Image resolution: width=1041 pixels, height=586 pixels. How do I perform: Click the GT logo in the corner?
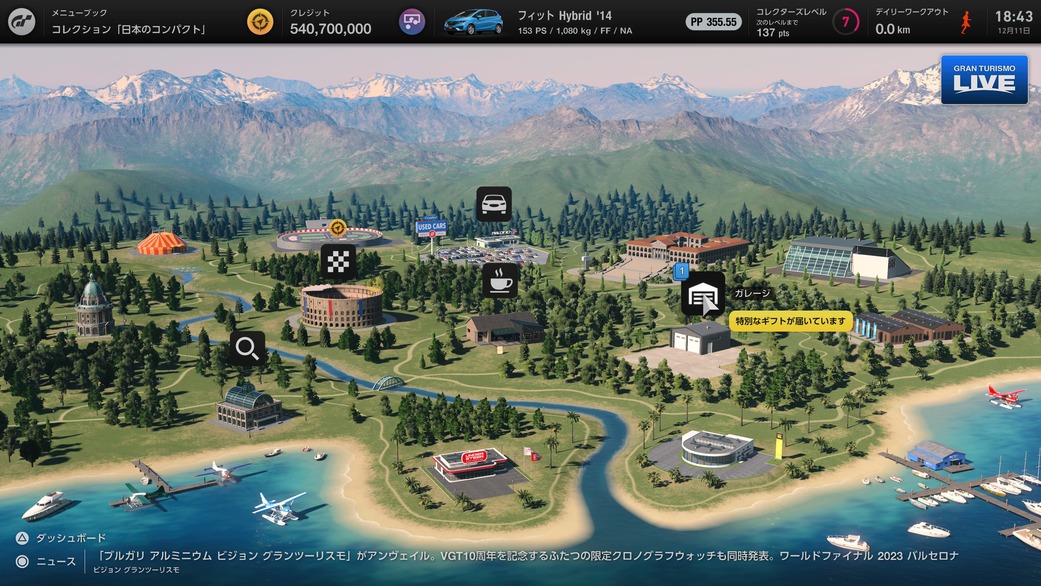coord(21,21)
